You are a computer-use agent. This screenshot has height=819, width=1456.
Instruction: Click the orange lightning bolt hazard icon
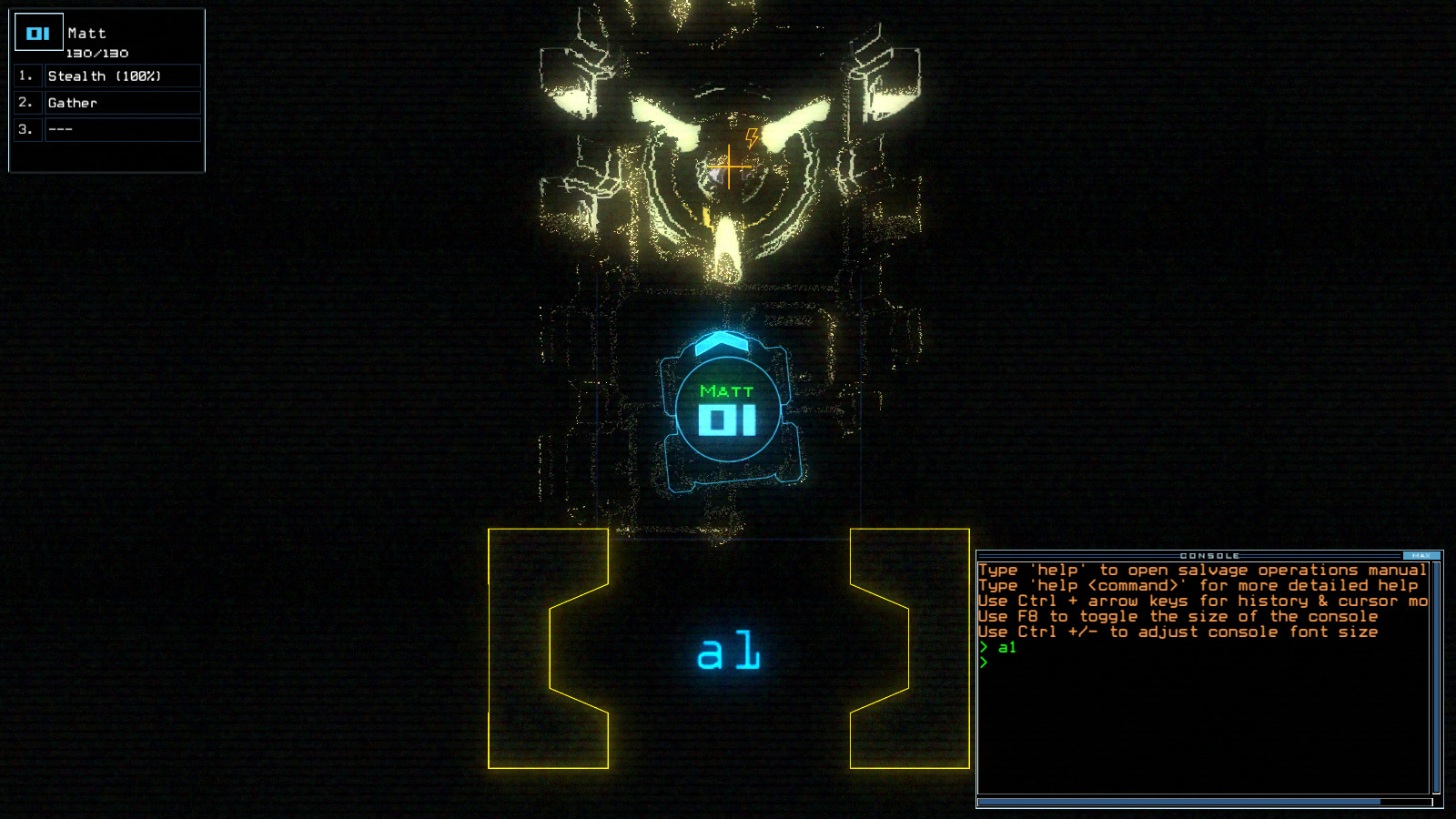click(752, 138)
